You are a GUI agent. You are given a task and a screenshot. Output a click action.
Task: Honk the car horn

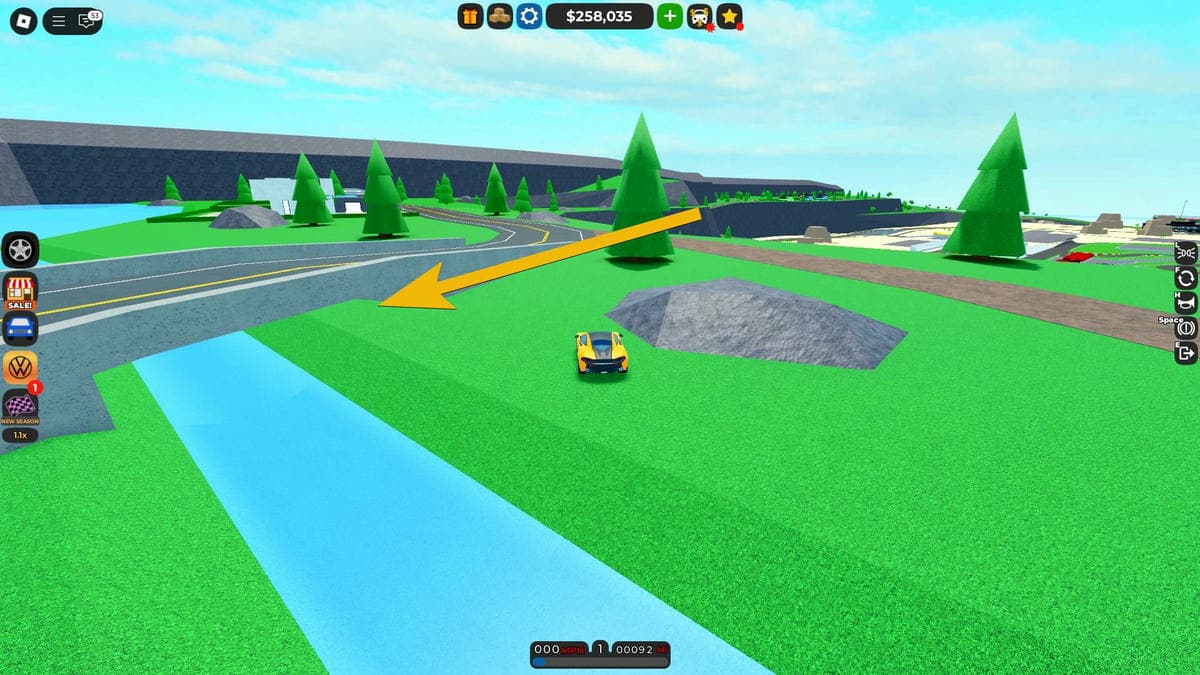(x=1187, y=302)
